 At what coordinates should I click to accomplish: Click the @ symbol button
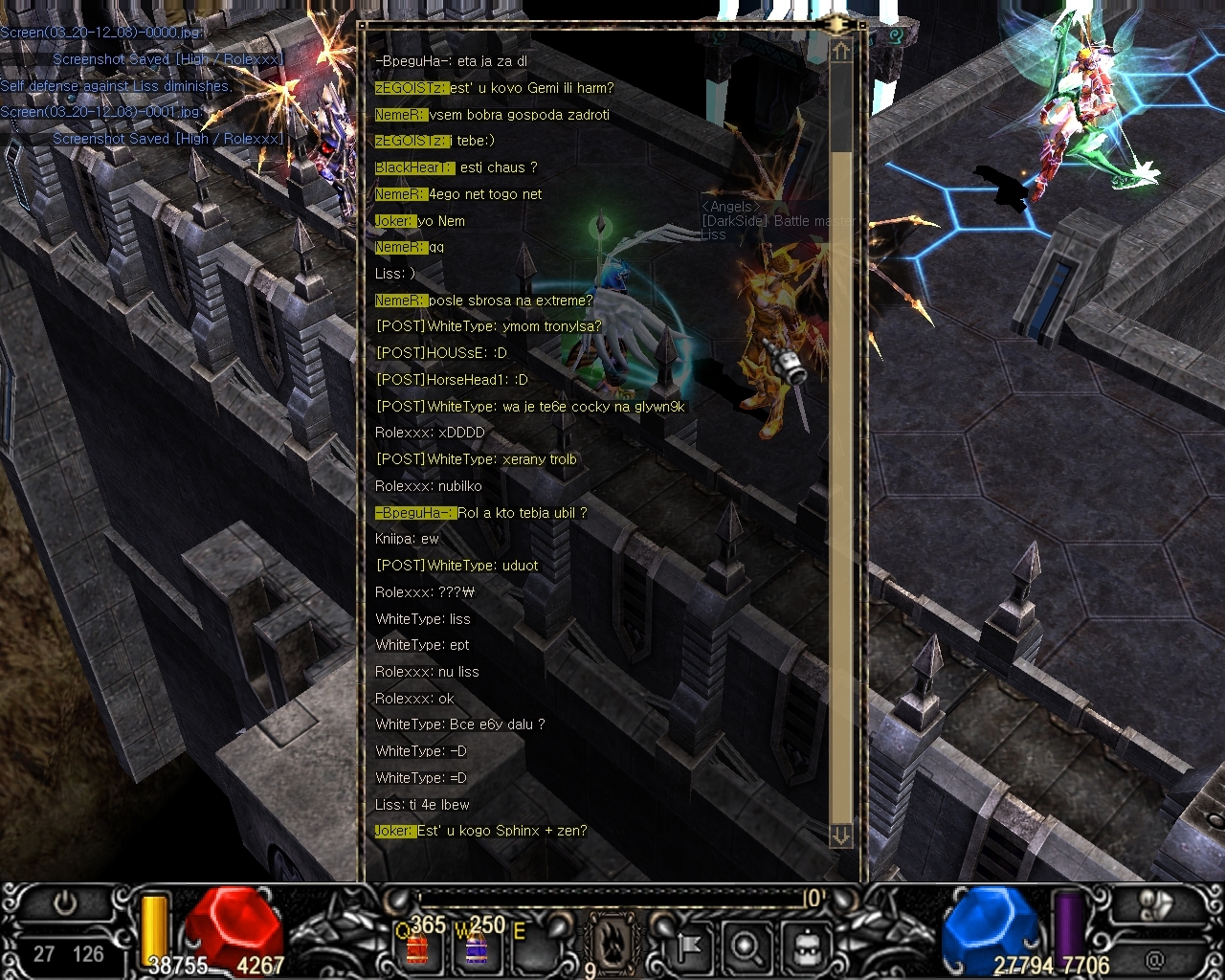[1156, 957]
